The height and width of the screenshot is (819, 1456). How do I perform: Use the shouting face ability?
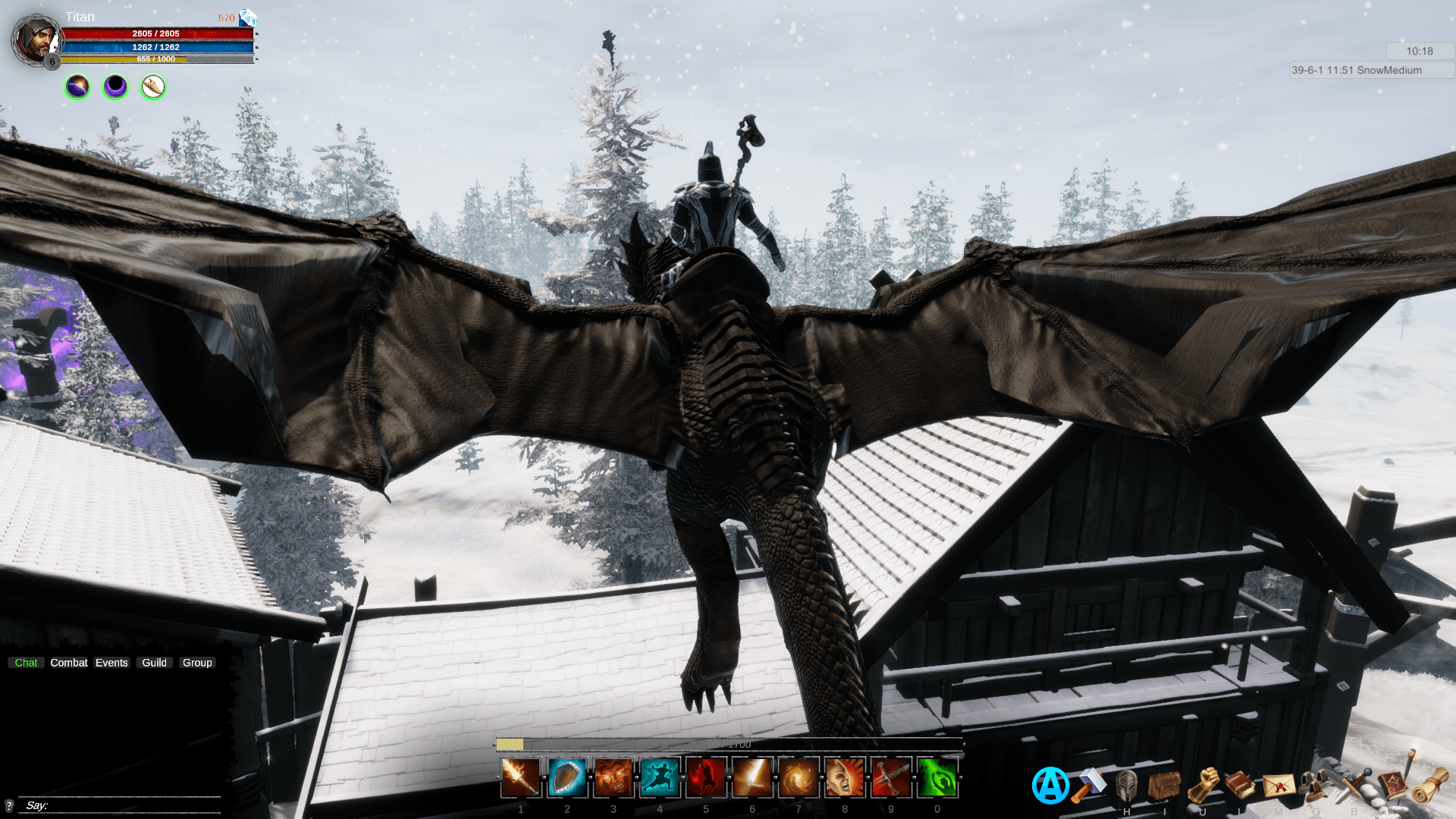(x=845, y=778)
